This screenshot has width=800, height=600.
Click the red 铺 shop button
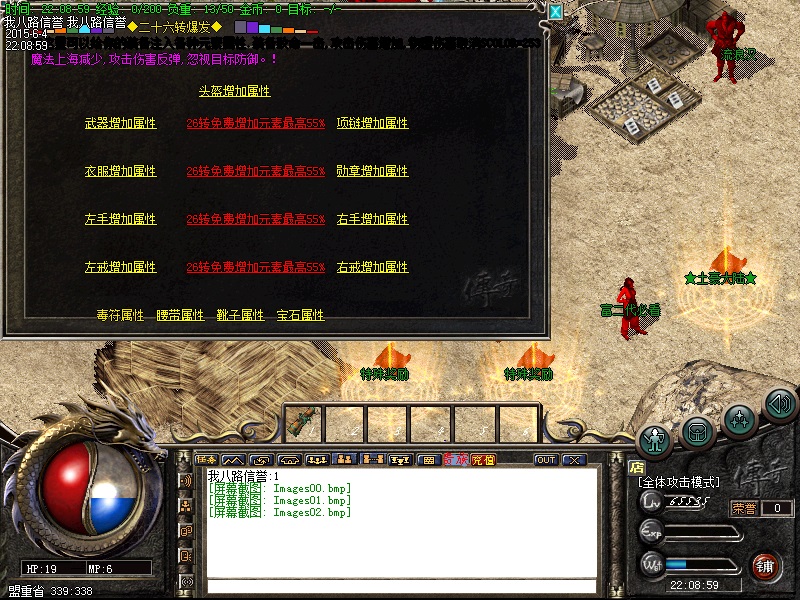[764, 565]
